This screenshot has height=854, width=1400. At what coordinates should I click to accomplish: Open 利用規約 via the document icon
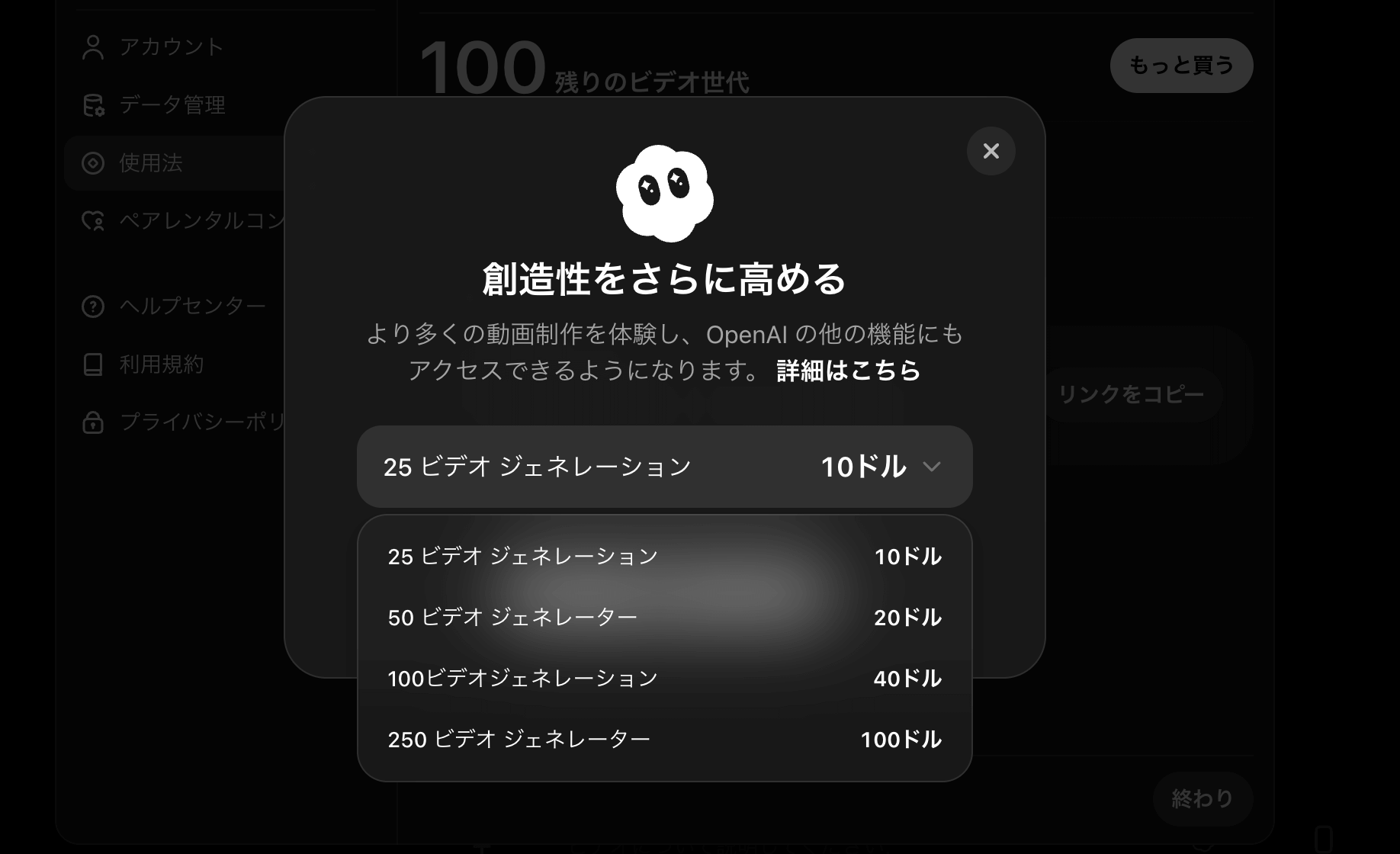tap(92, 364)
